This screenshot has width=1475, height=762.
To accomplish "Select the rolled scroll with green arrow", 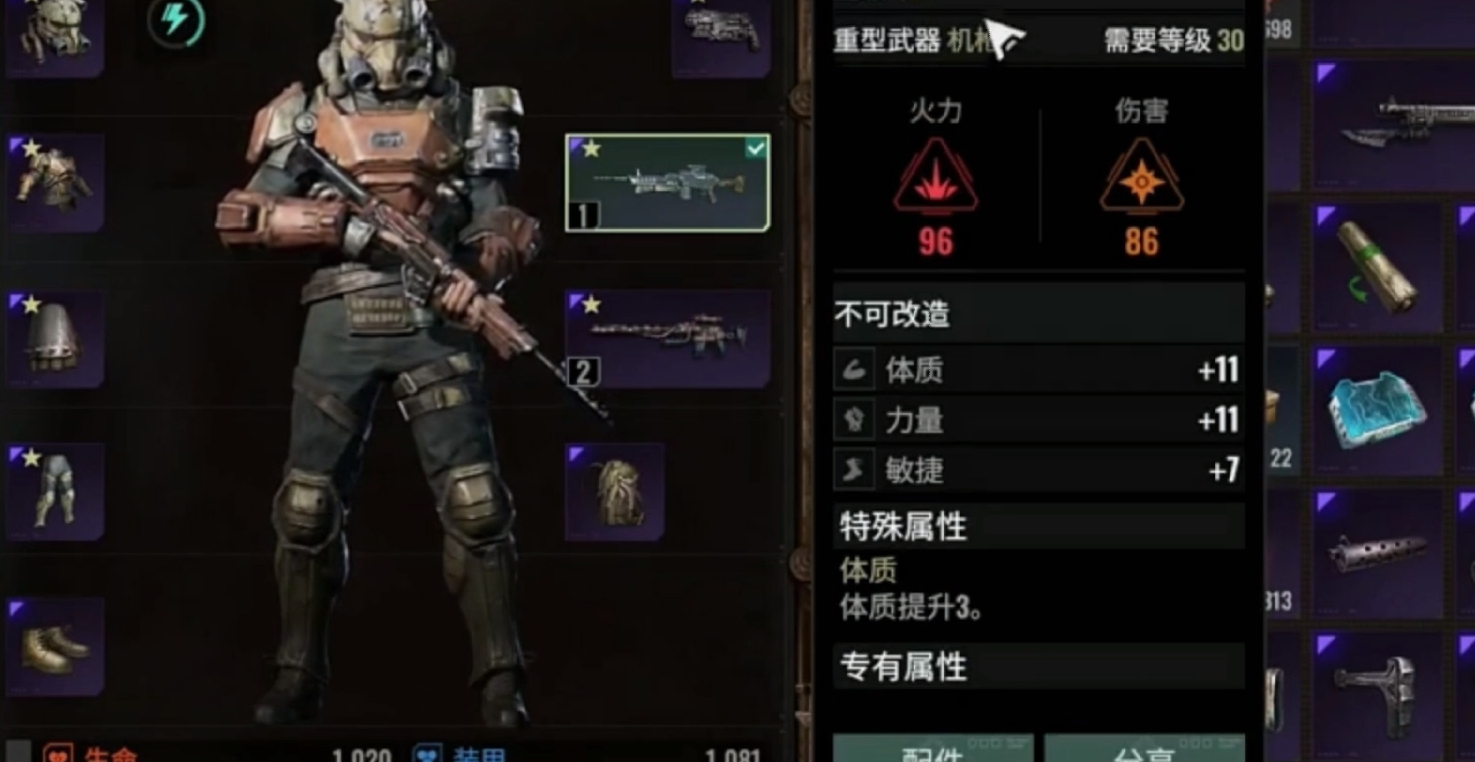I will (x=1377, y=268).
